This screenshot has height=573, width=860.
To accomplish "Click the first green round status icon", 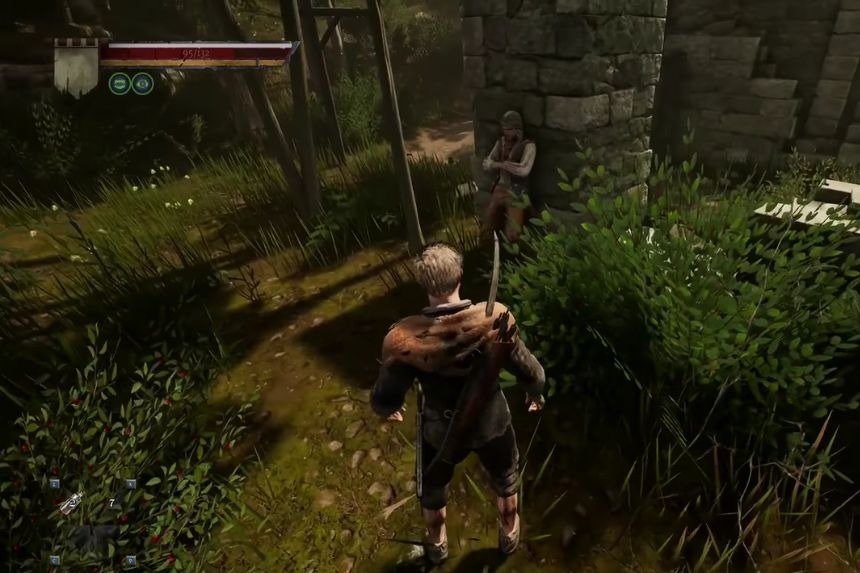I will point(119,83).
